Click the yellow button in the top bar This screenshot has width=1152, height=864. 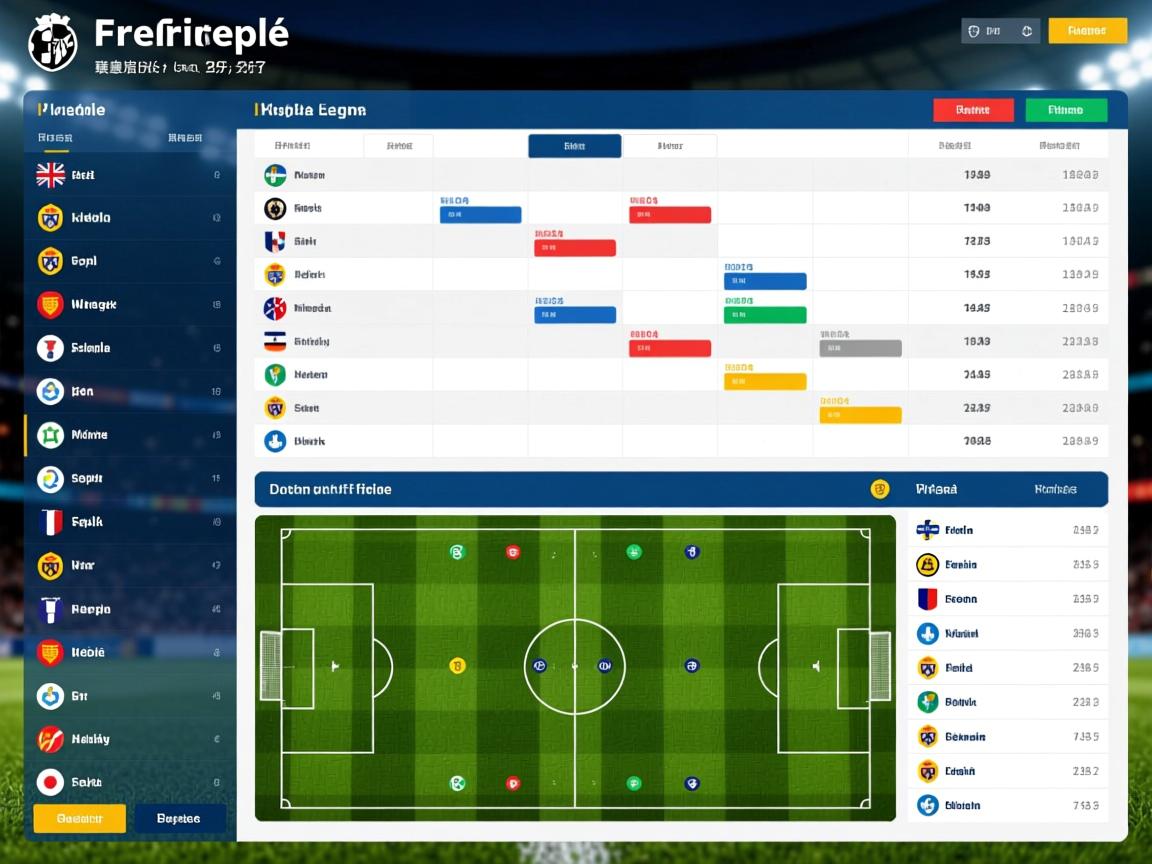[x=1087, y=31]
